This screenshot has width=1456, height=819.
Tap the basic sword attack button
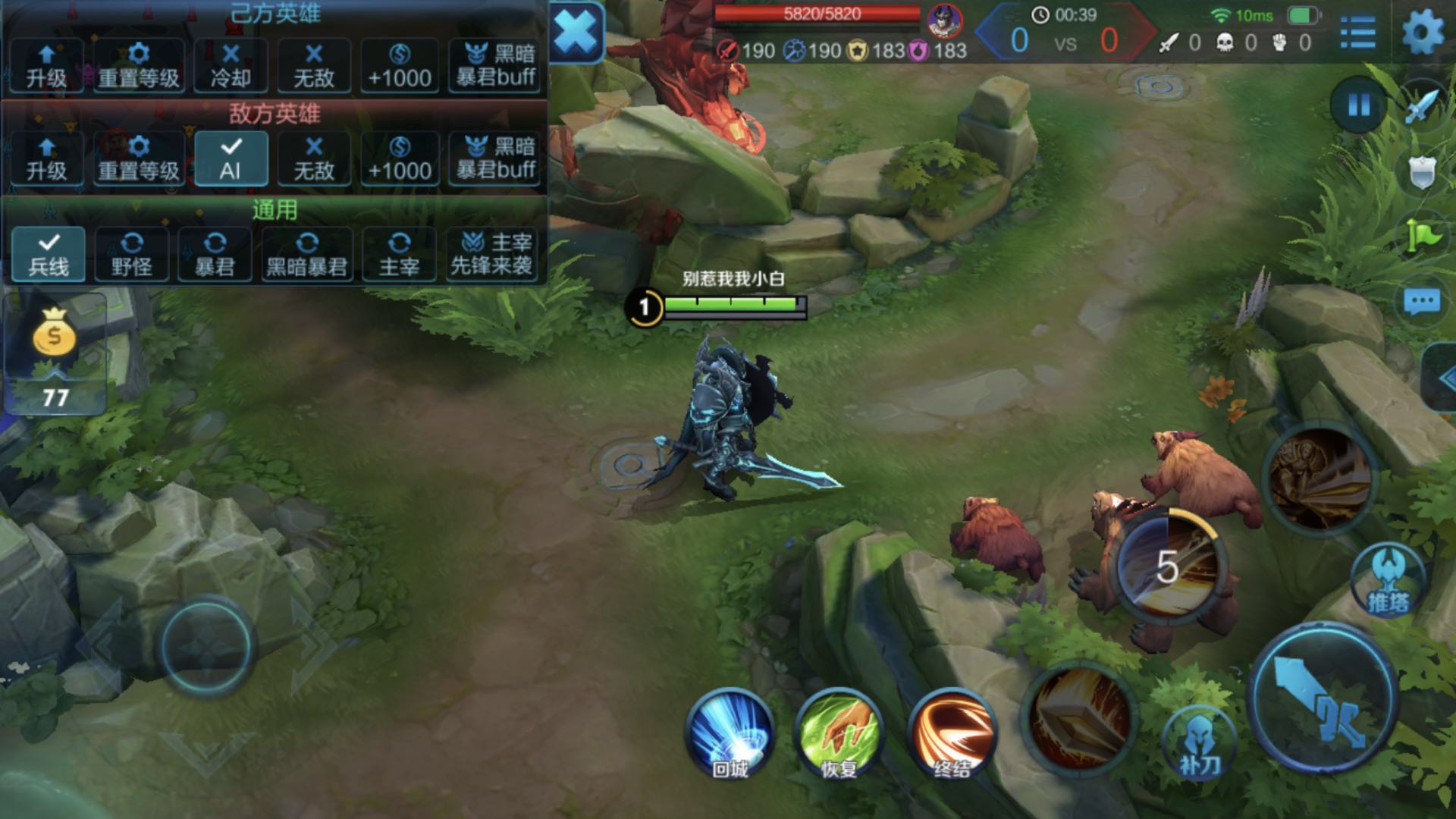tap(1322, 699)
